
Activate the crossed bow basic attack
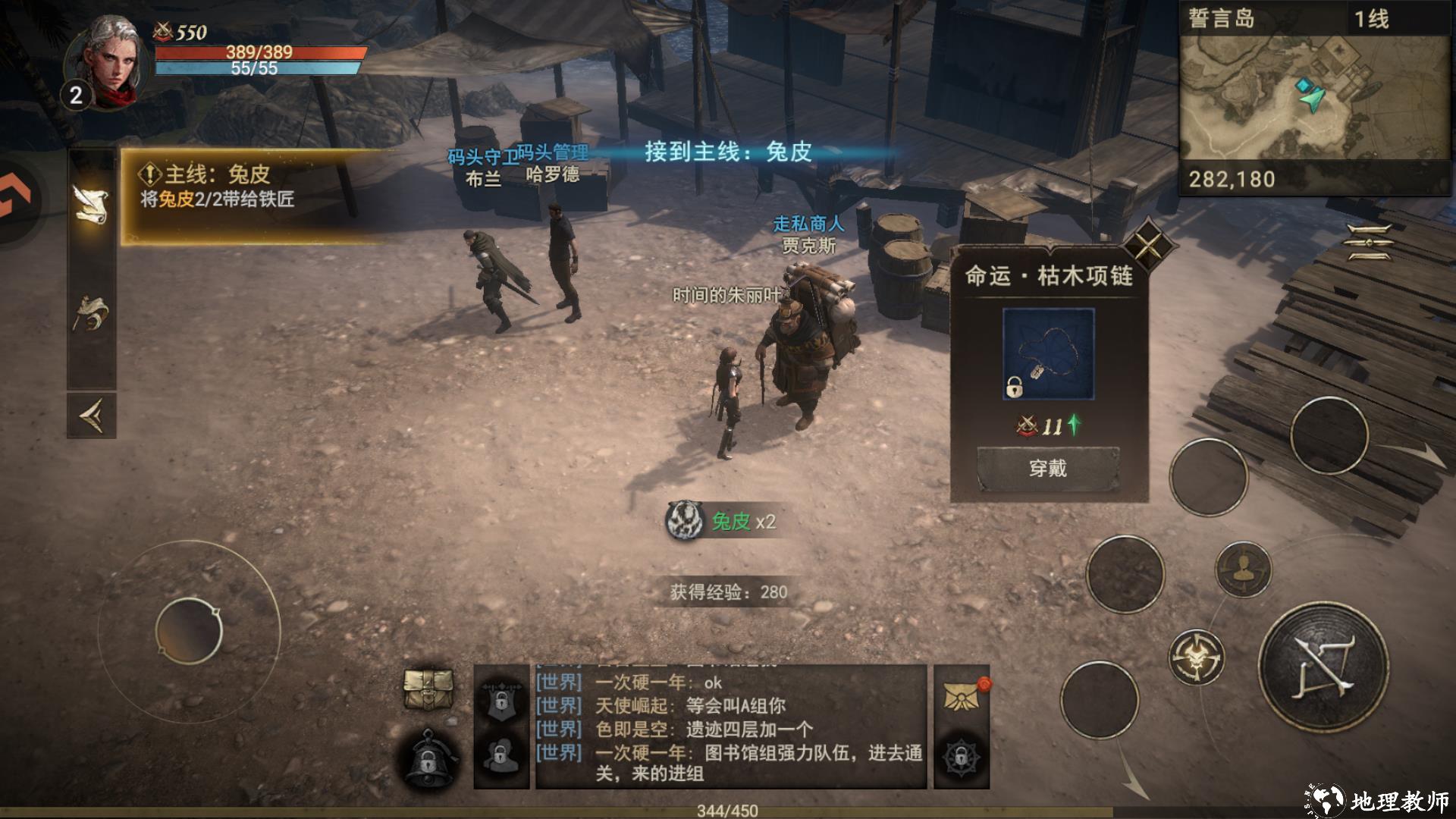point(1324,667)
